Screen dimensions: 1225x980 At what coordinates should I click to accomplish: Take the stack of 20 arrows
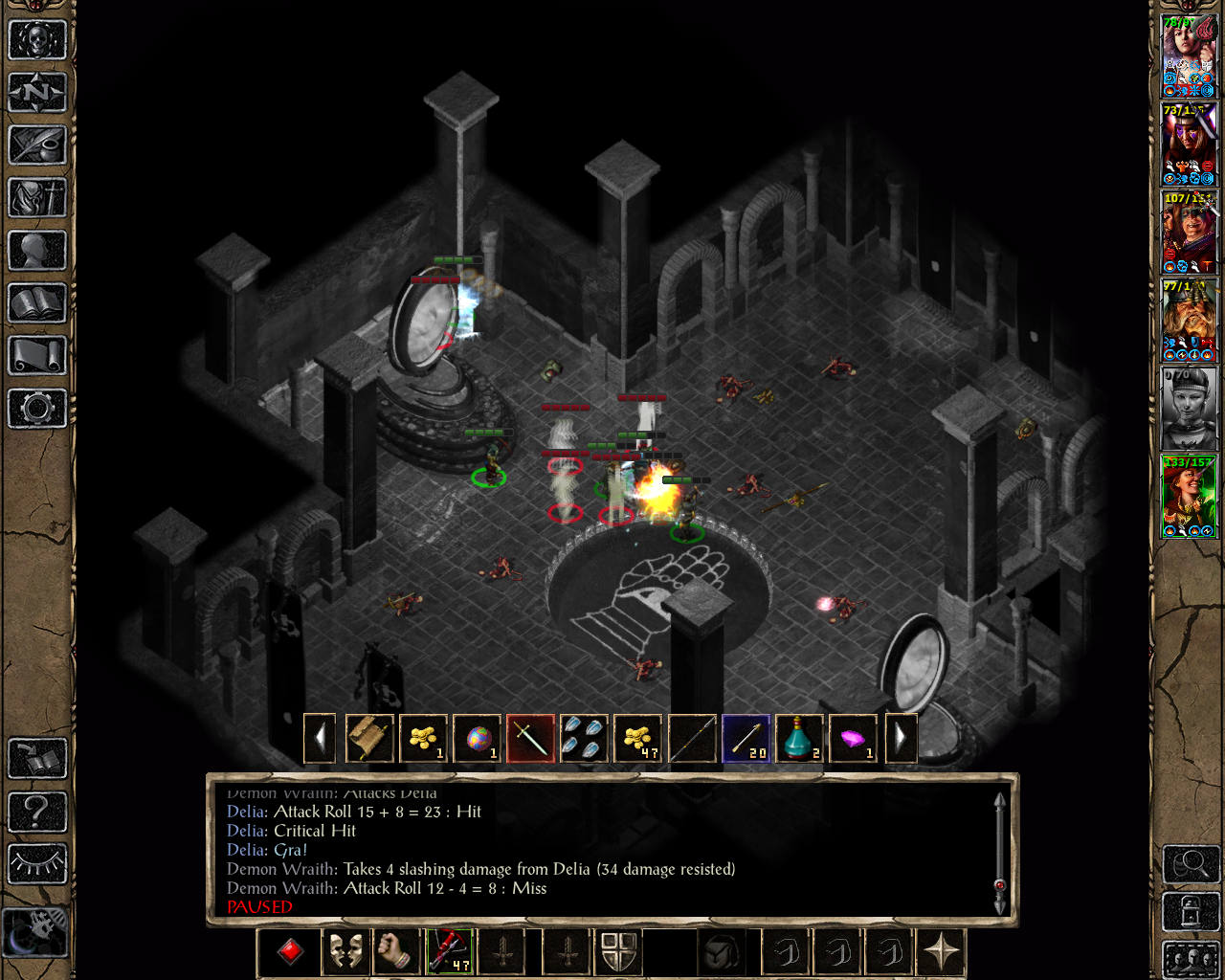click(745, 739)
